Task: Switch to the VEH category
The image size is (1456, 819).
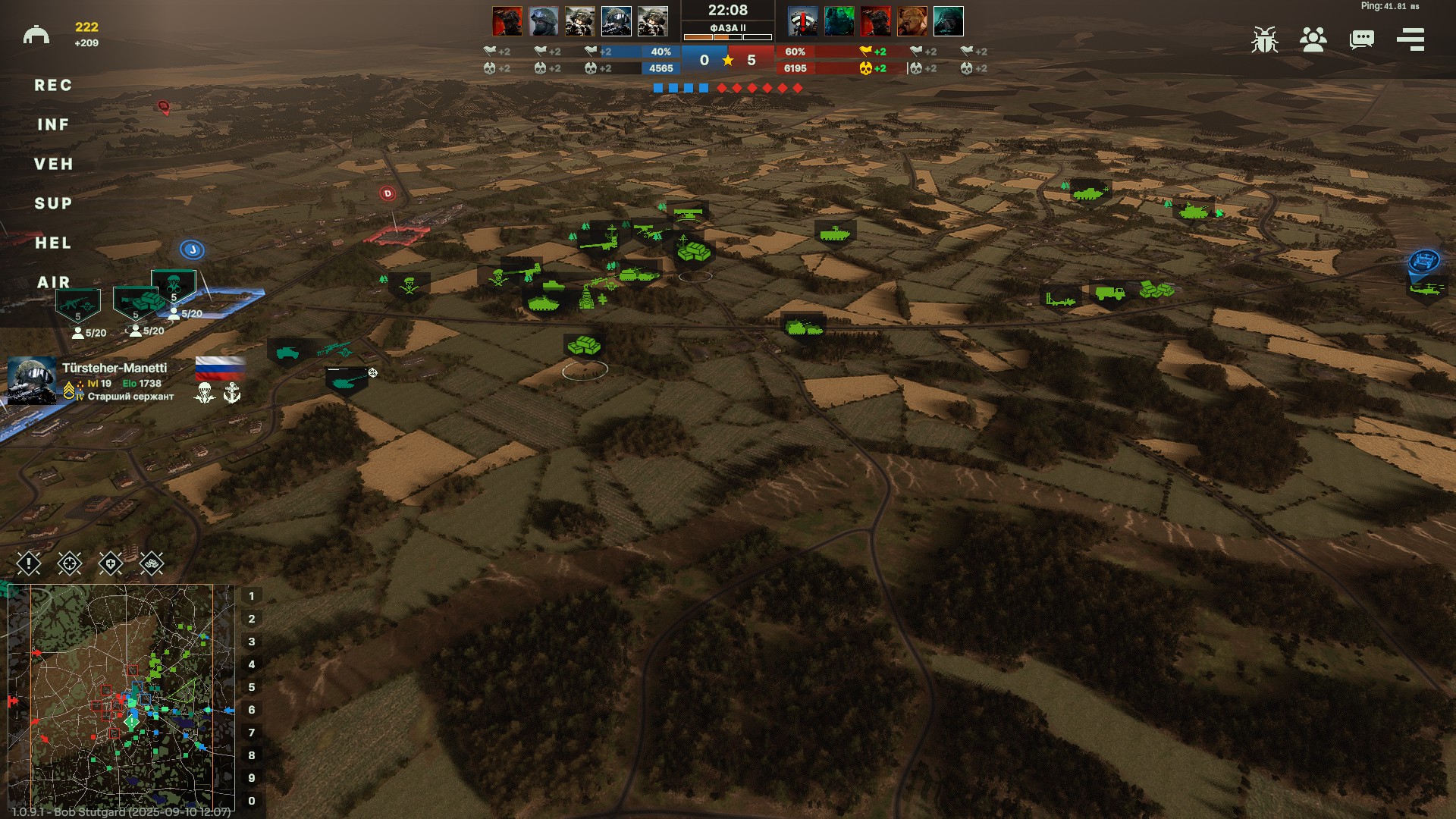Action: pos(53,165)
